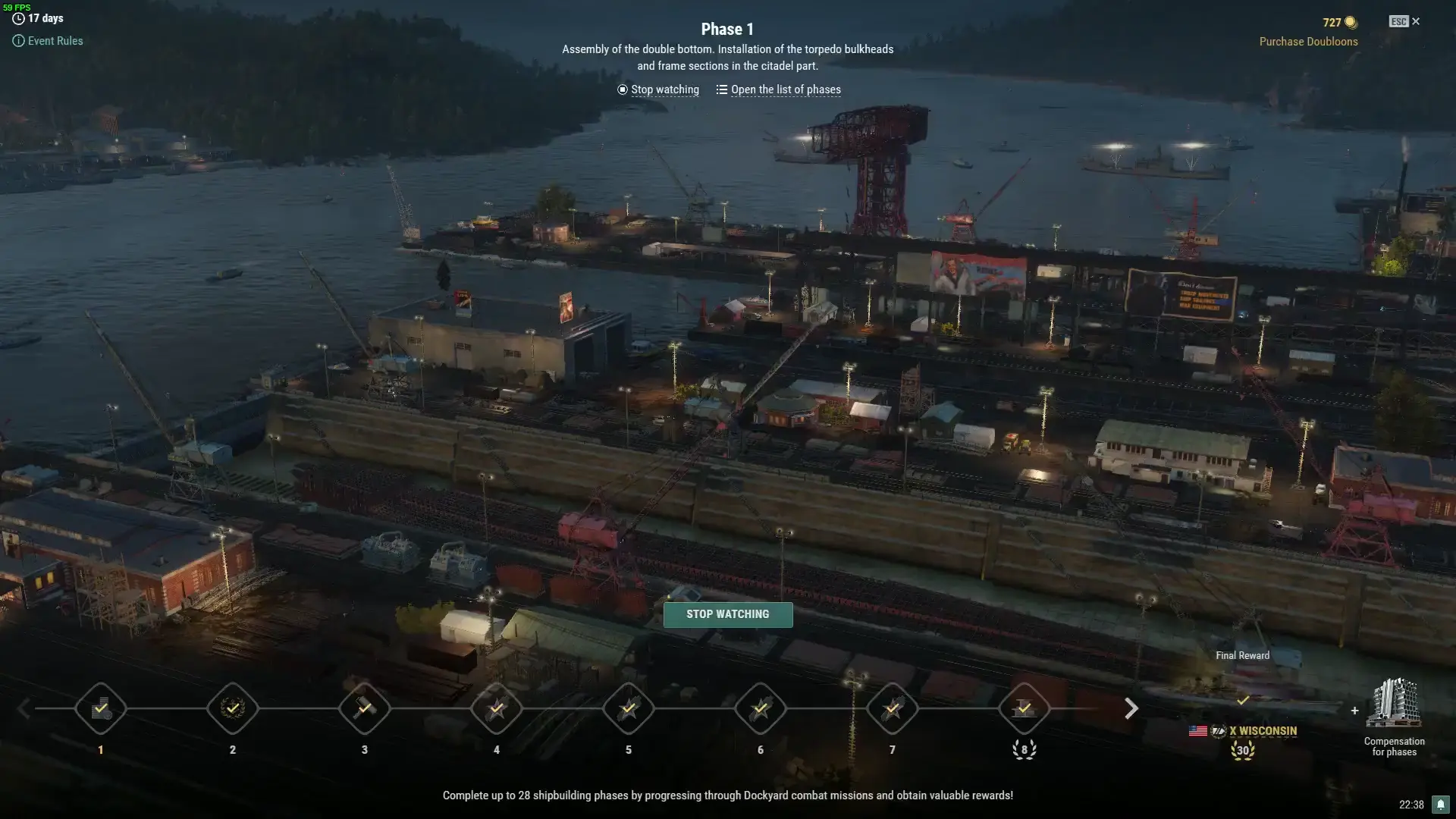
Task: Show next phases with right arrow
Action: click(x=1131, y=709)
